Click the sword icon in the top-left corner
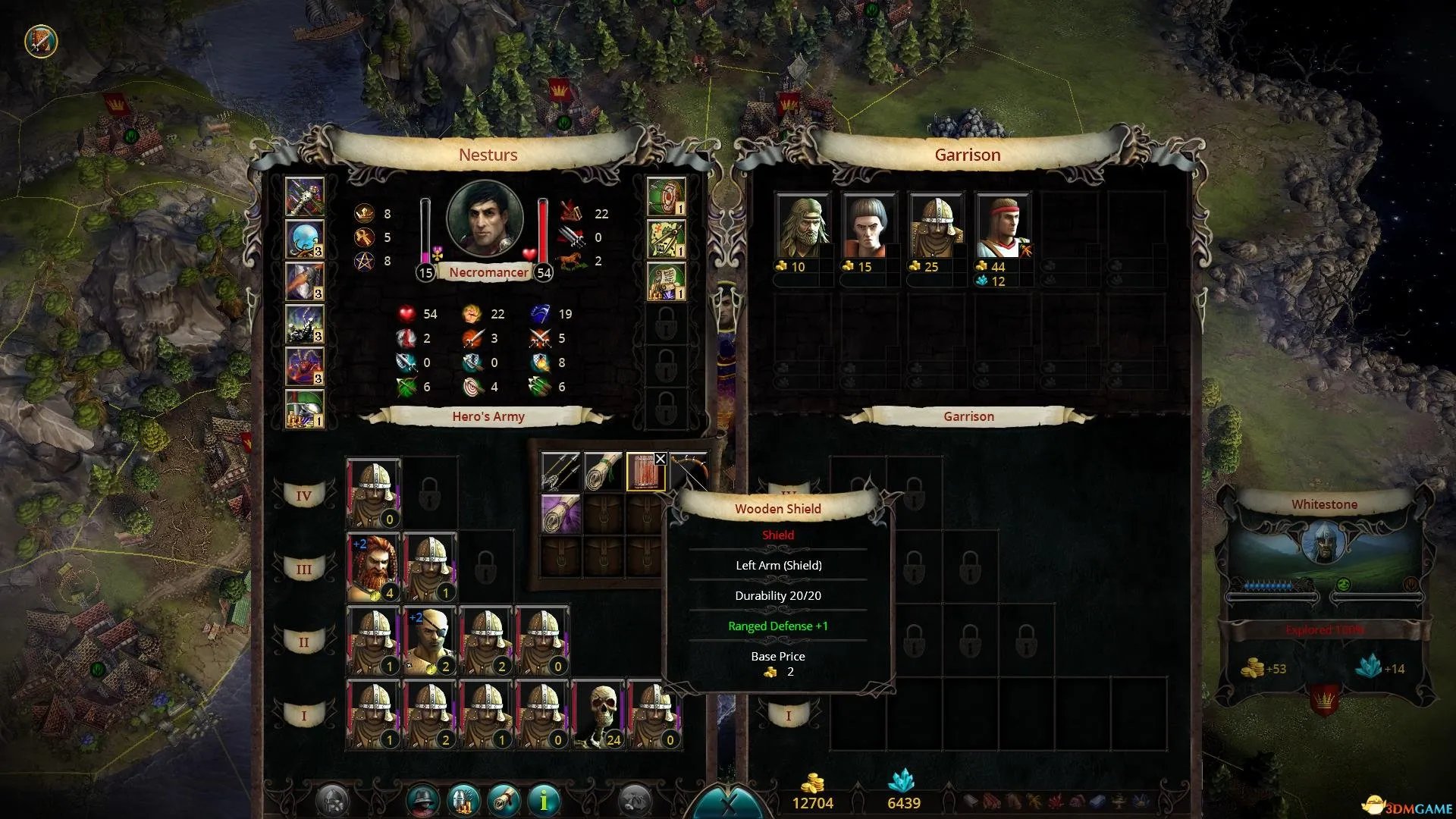 click(41, 41)
